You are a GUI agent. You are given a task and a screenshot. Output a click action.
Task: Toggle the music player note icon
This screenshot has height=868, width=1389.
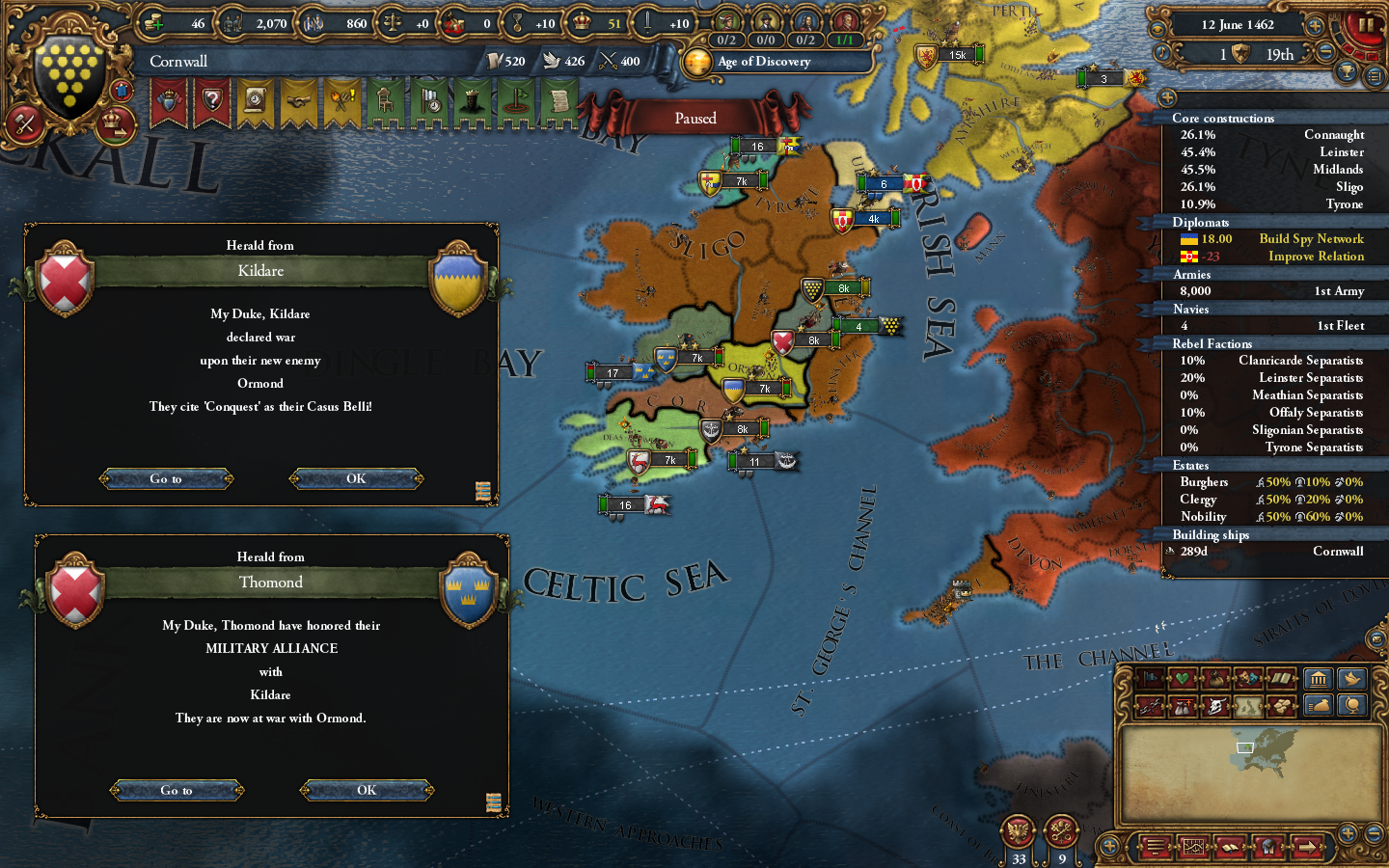point(1162,53)
